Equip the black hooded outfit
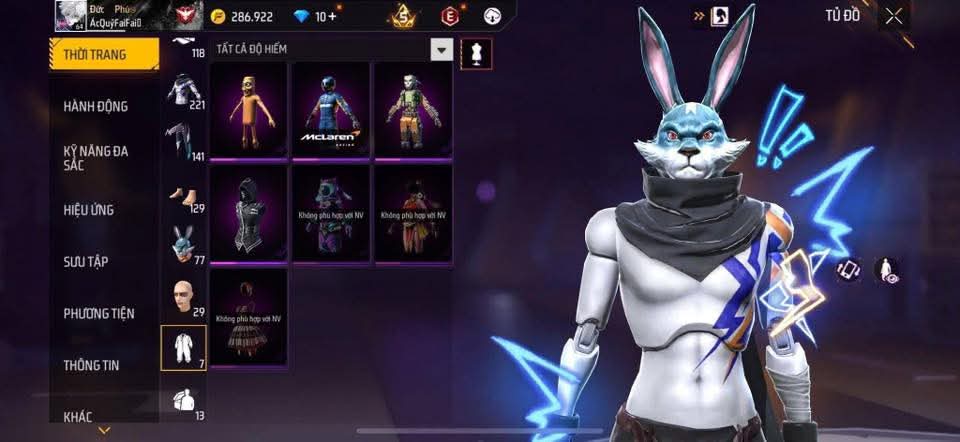This screenshot has height=442, width=960. click(249, 211)
